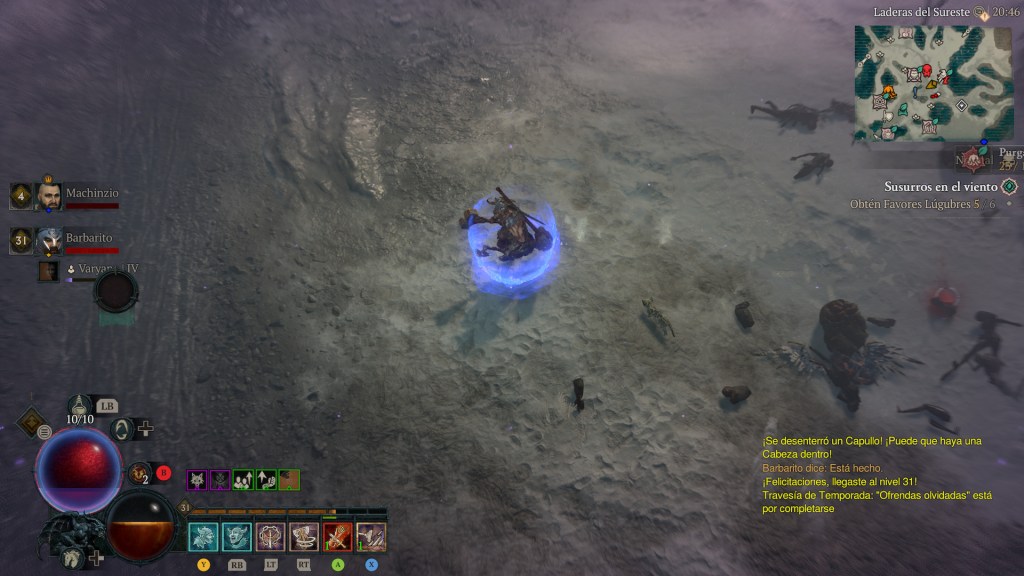Image resolution: width=1024 pixels, height=576 pixels.
Task: Click Barbarito's party portrait
Action: point(50,240)
